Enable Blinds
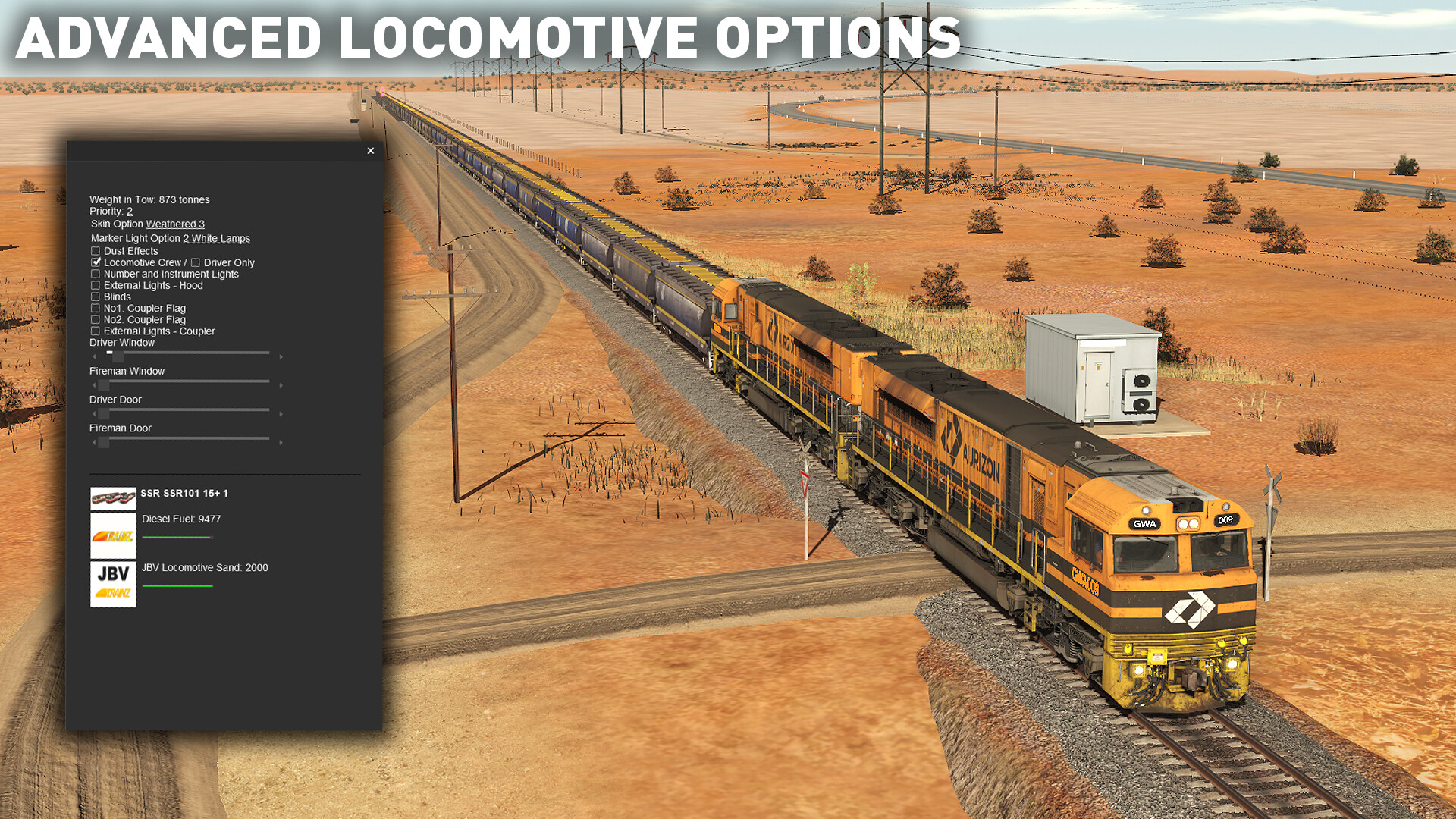 (95, 297)
